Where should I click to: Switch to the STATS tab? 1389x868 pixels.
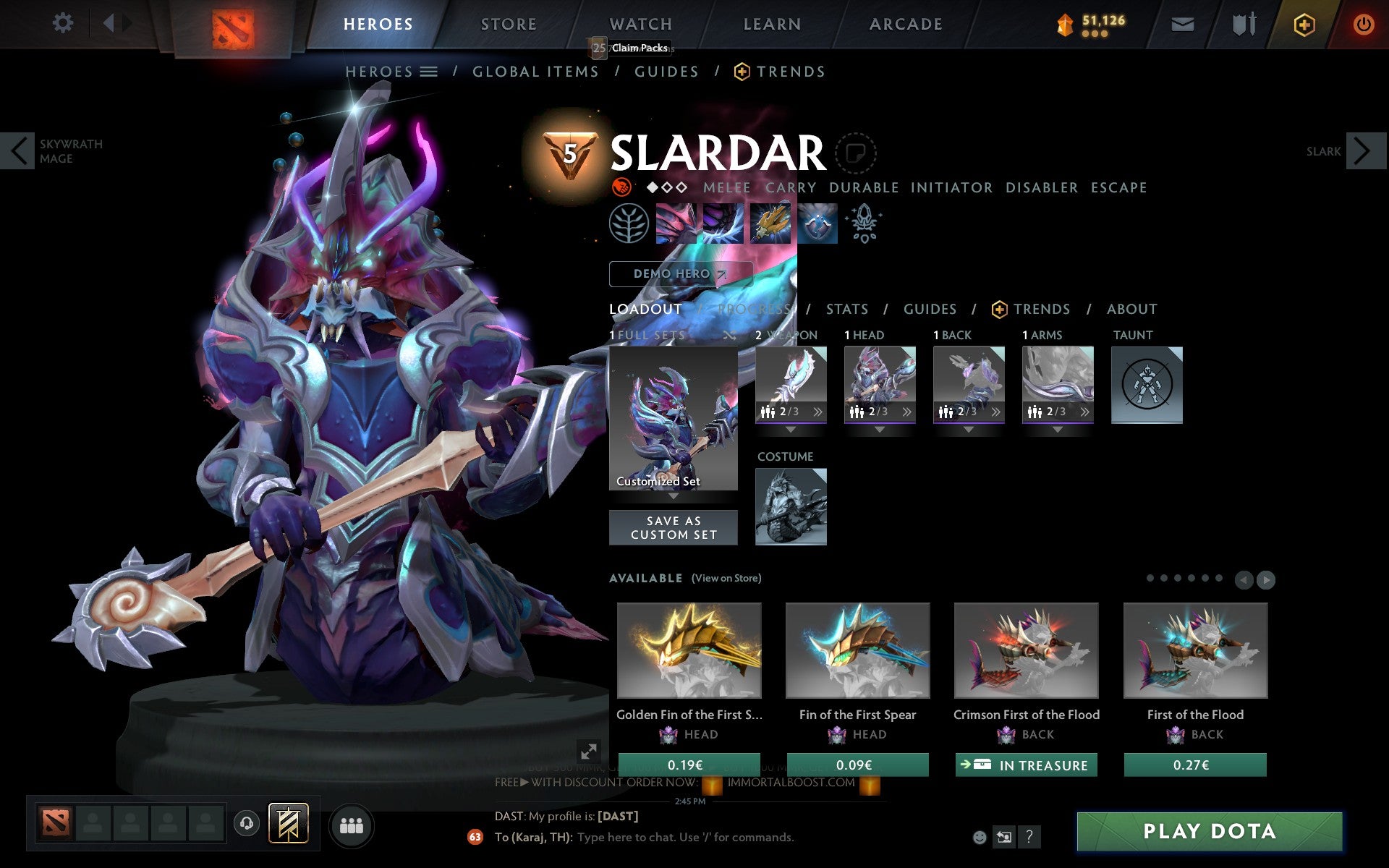click(846, 309)
